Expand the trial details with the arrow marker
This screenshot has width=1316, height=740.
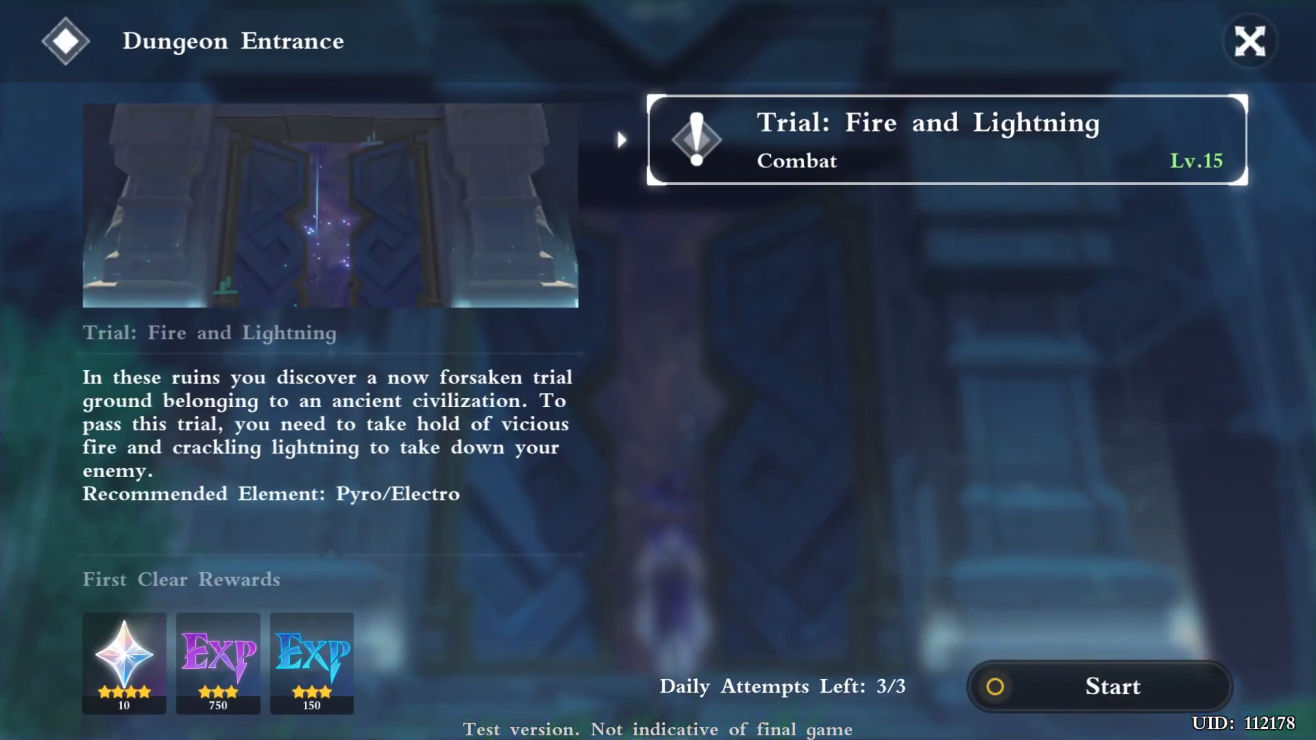click(622, 140)
